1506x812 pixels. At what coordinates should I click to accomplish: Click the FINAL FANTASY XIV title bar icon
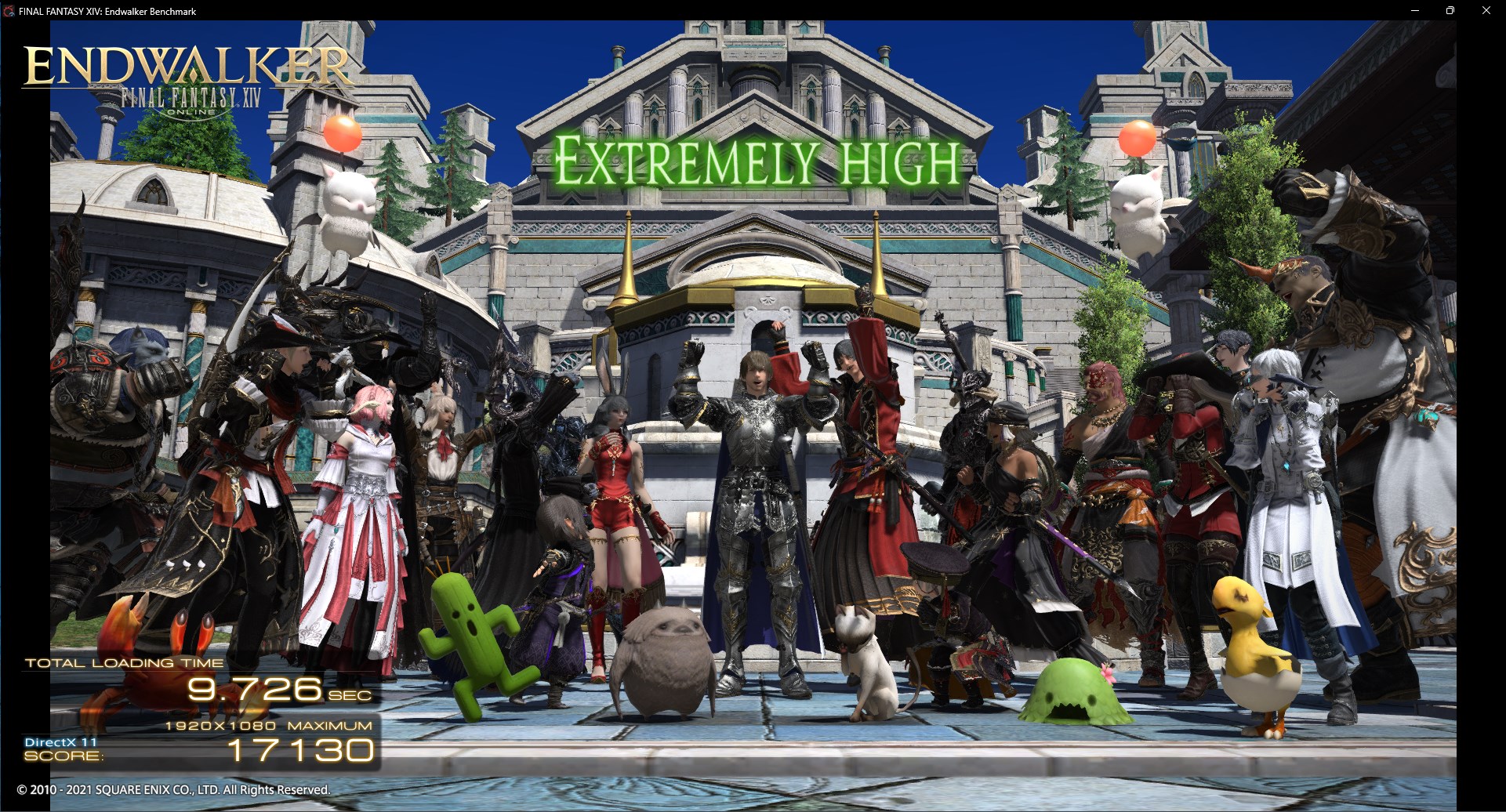8,11
